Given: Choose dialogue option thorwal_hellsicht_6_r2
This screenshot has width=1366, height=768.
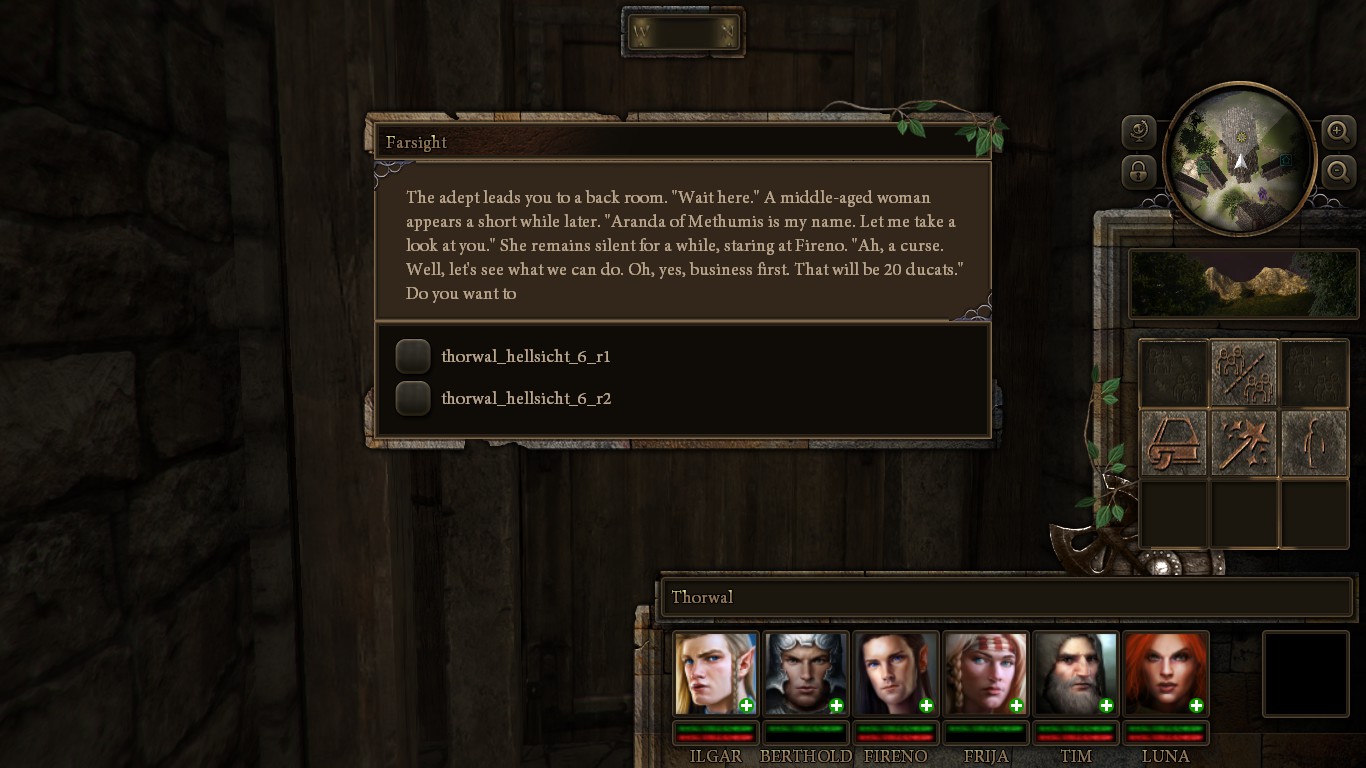Looking at the screenshot, I should click(413, 398).
